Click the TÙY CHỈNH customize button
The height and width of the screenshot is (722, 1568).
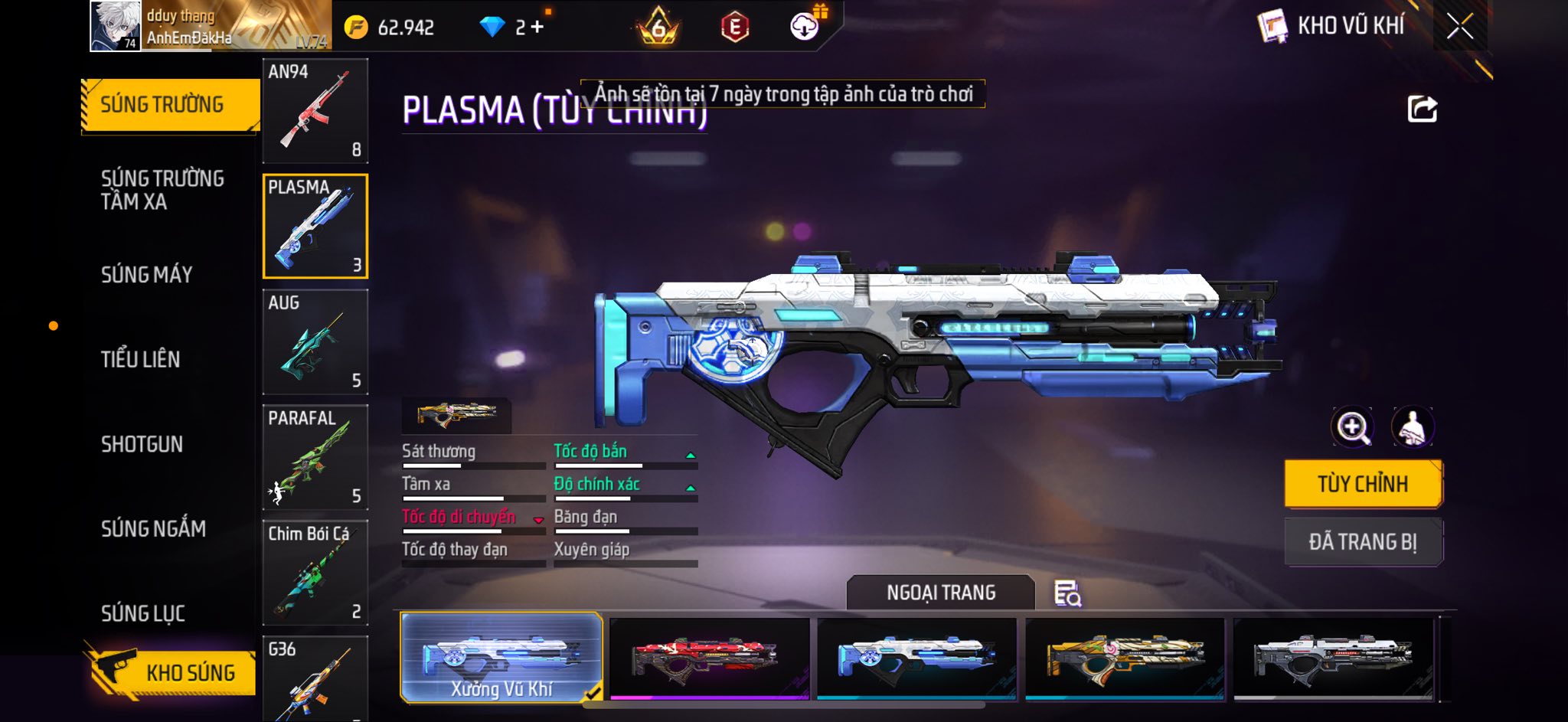click(1363, 484)
